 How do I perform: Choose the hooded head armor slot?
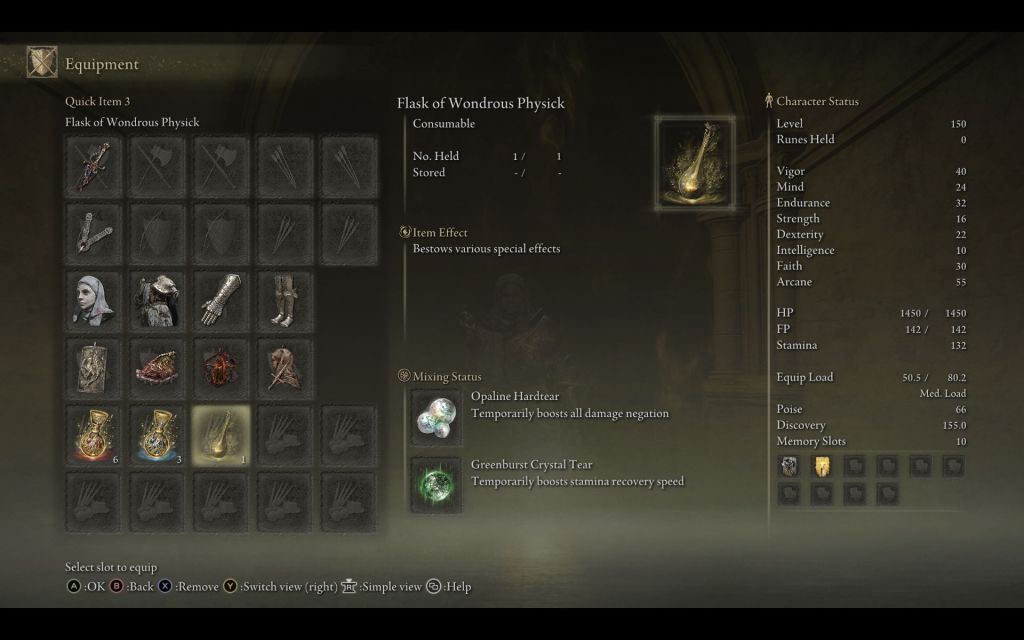(x=94, y=299)
